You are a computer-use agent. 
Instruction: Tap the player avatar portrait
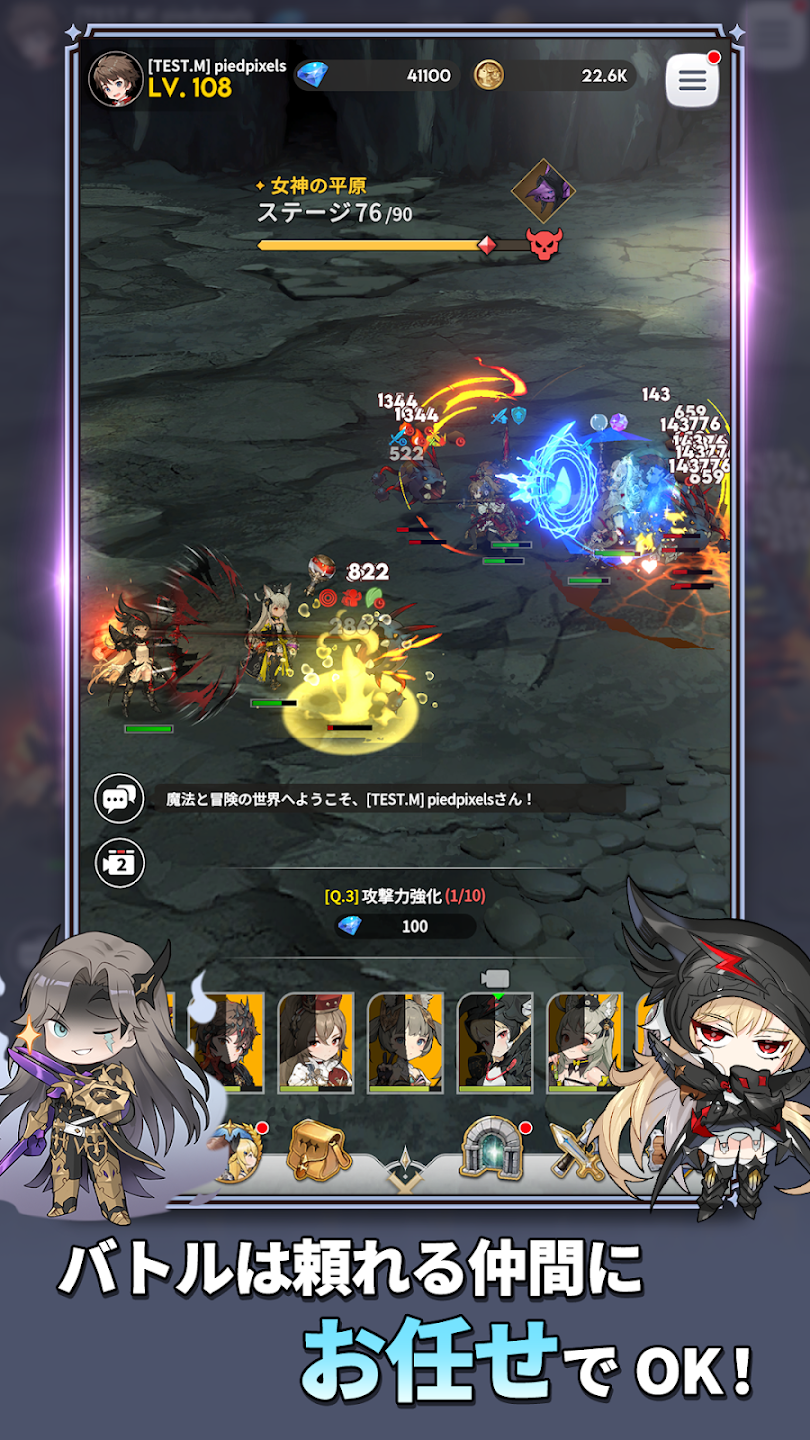pos(116,79)
